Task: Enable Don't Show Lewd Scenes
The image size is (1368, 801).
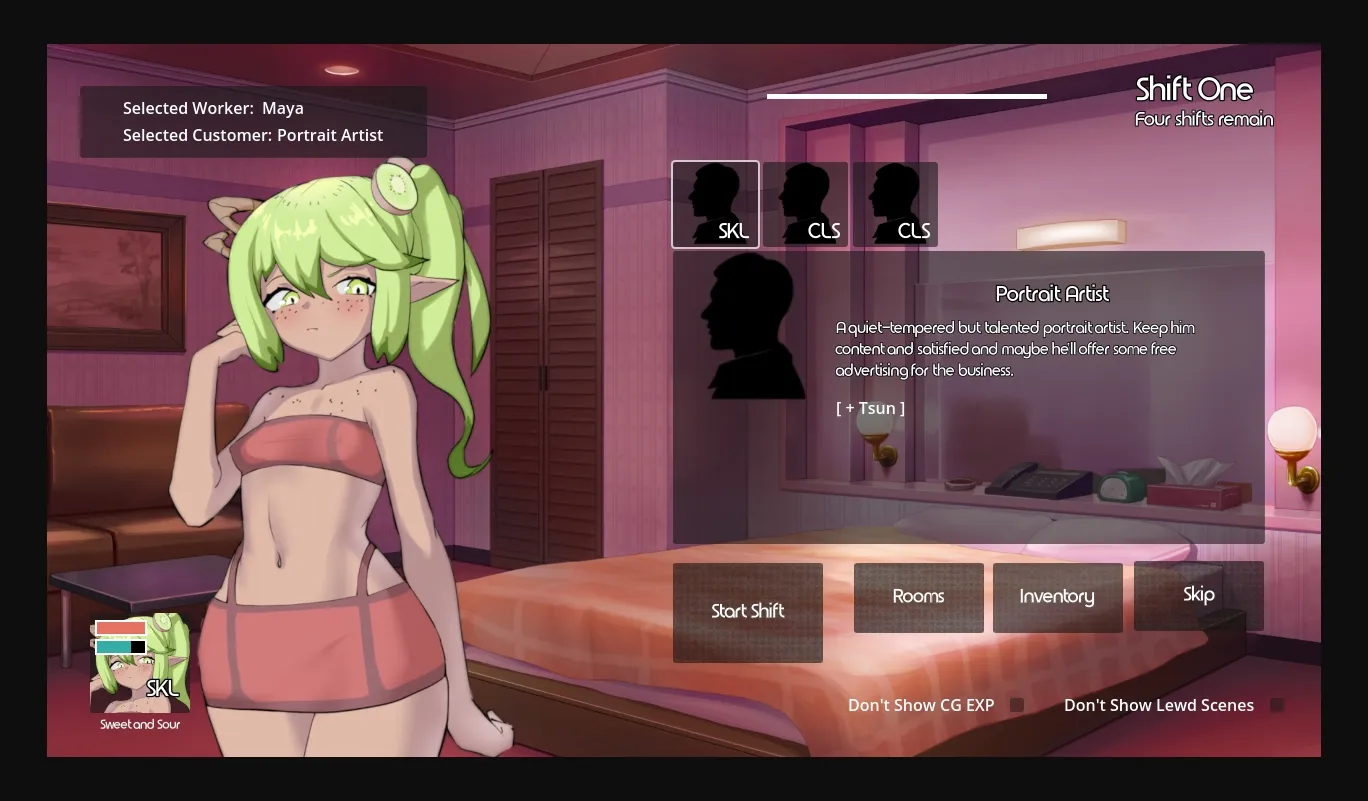Action: 1276,704
